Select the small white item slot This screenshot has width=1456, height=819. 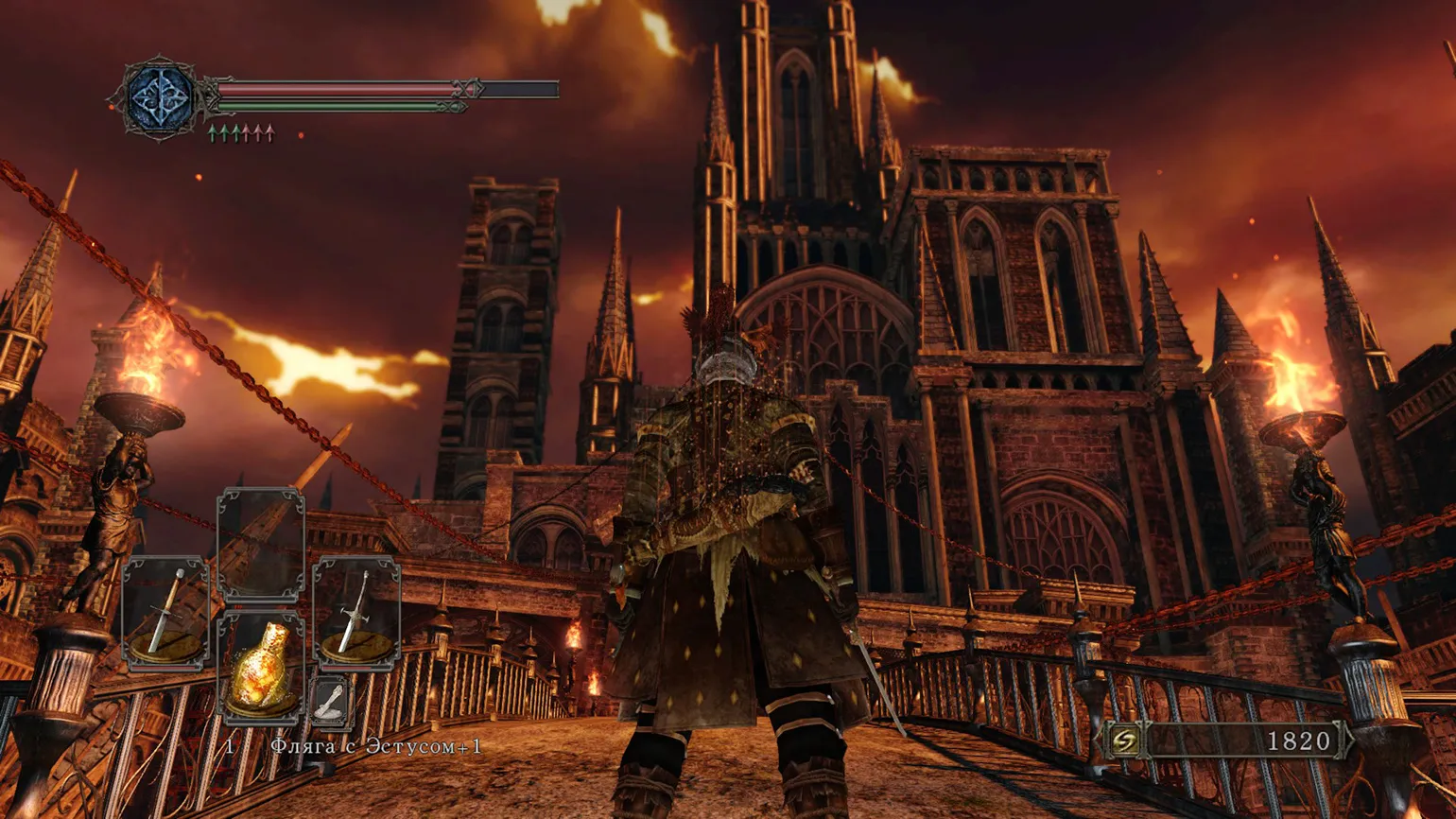[331, 704]
